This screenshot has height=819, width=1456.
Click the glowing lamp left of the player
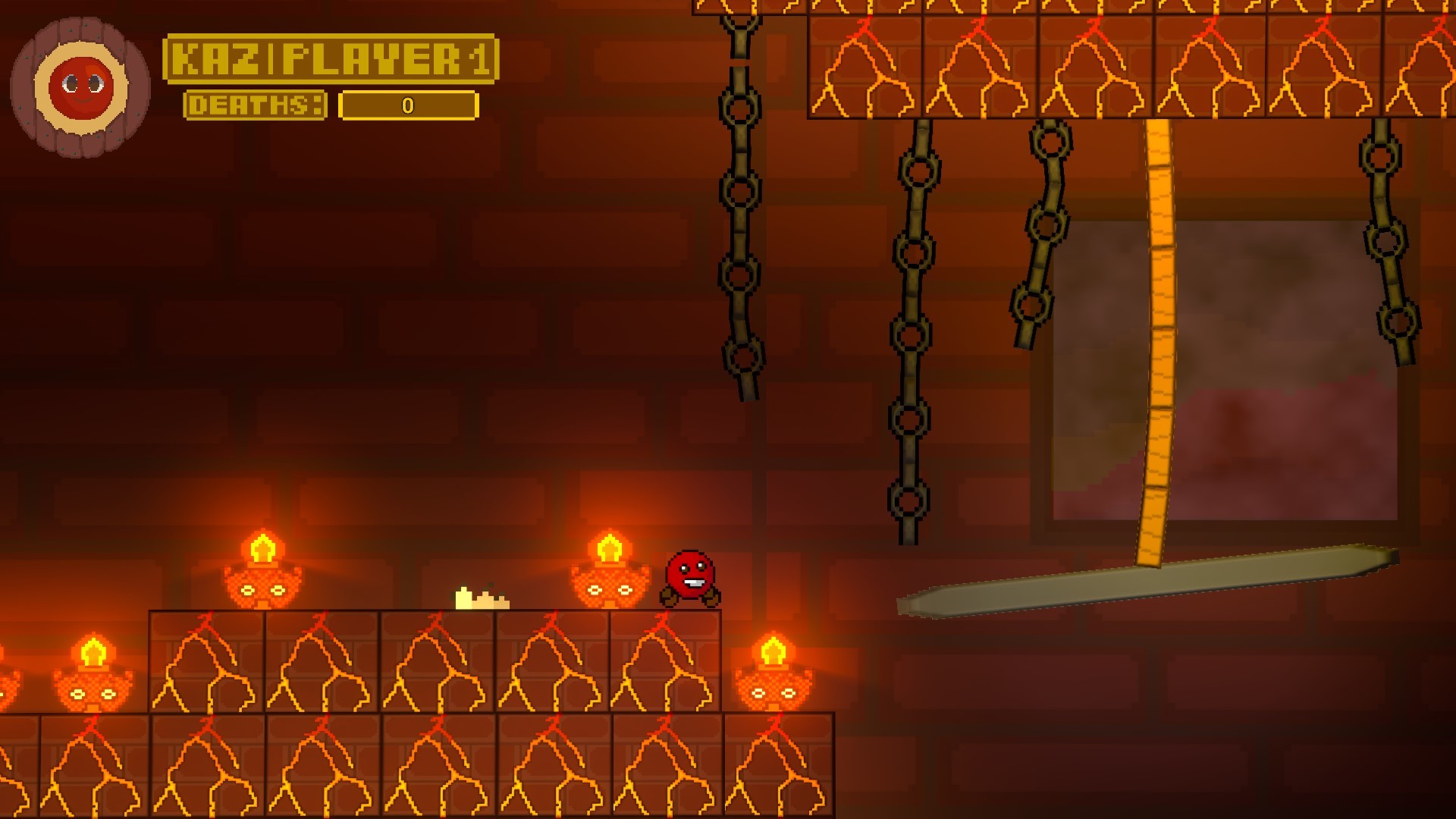point(610,584)
